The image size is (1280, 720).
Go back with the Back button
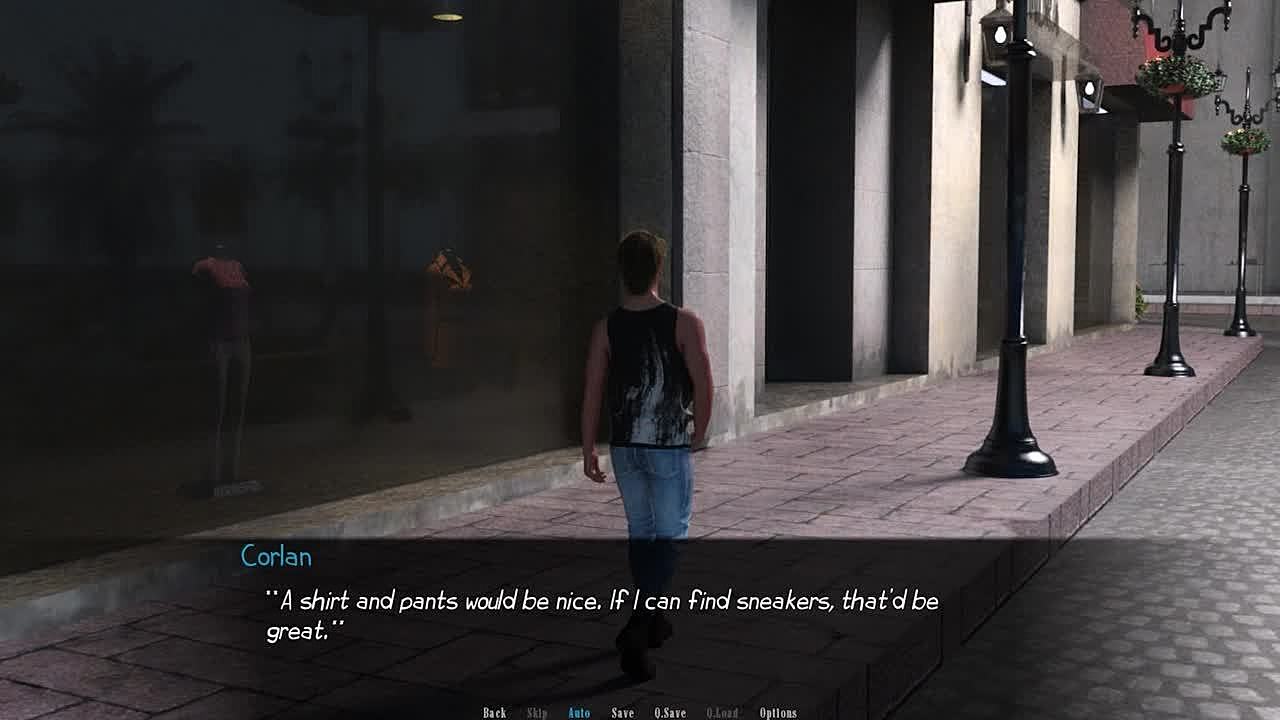(x=494, y=713)
